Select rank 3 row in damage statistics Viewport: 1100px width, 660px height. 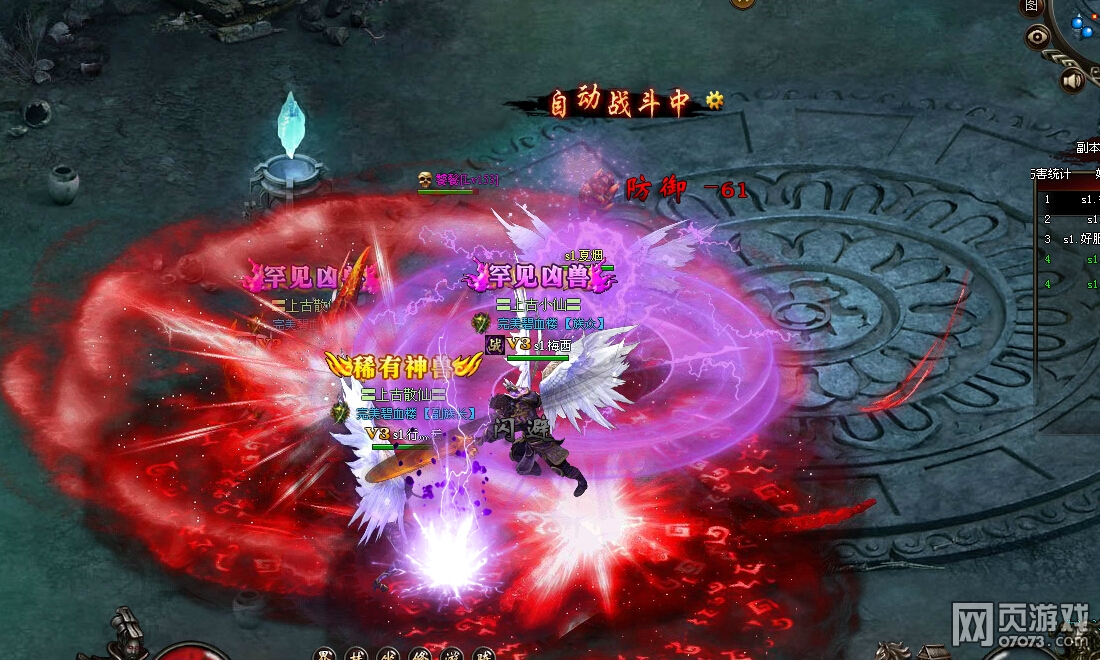[x=1070, y=239]
